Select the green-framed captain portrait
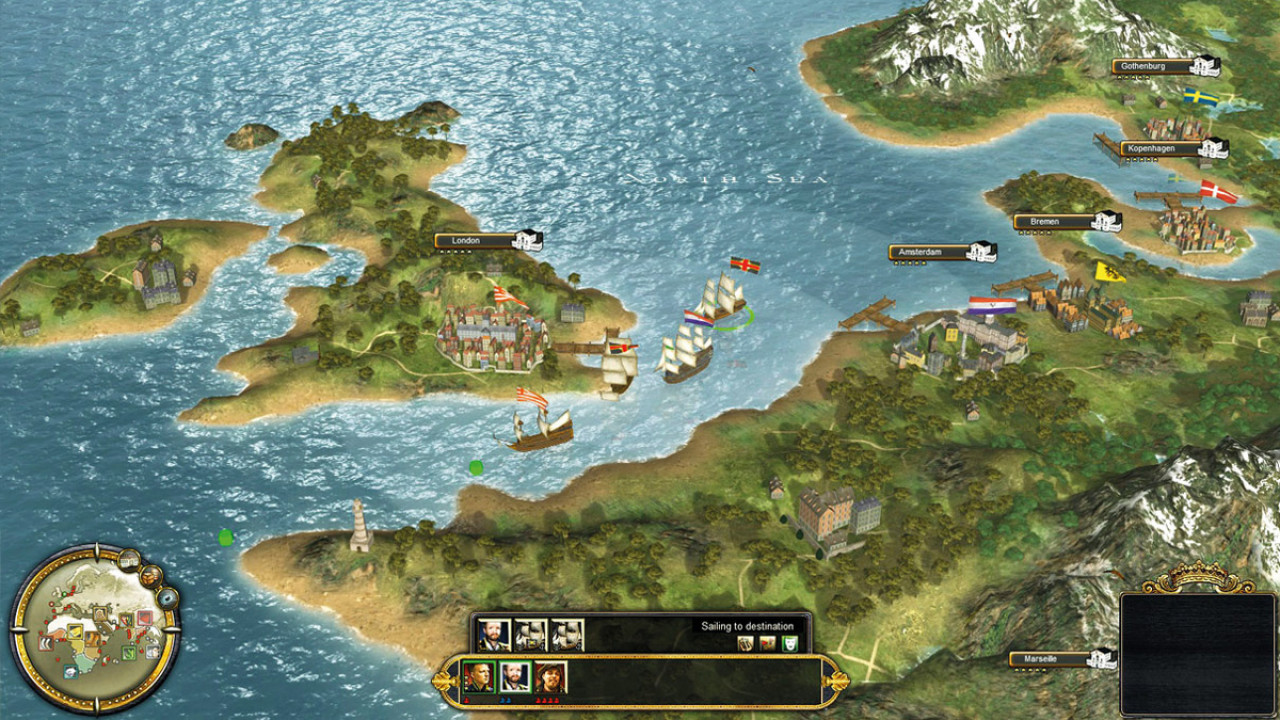1280x720 pixels. click(478, 678)
